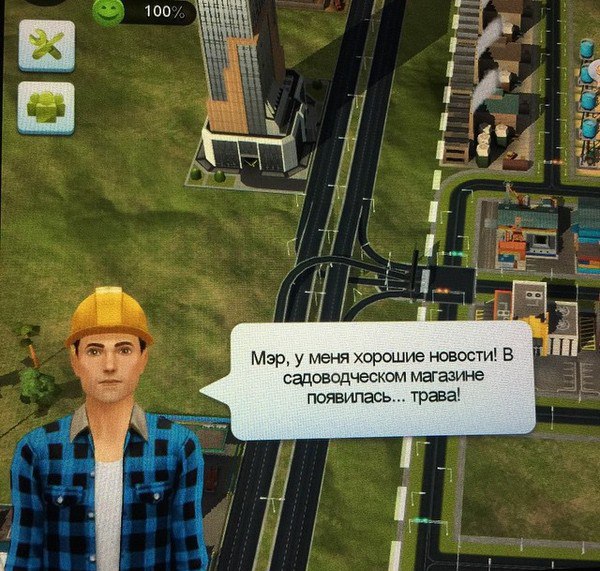Tap the green smiley happiness indicator
600x571 pixels.
coord(108,11)
